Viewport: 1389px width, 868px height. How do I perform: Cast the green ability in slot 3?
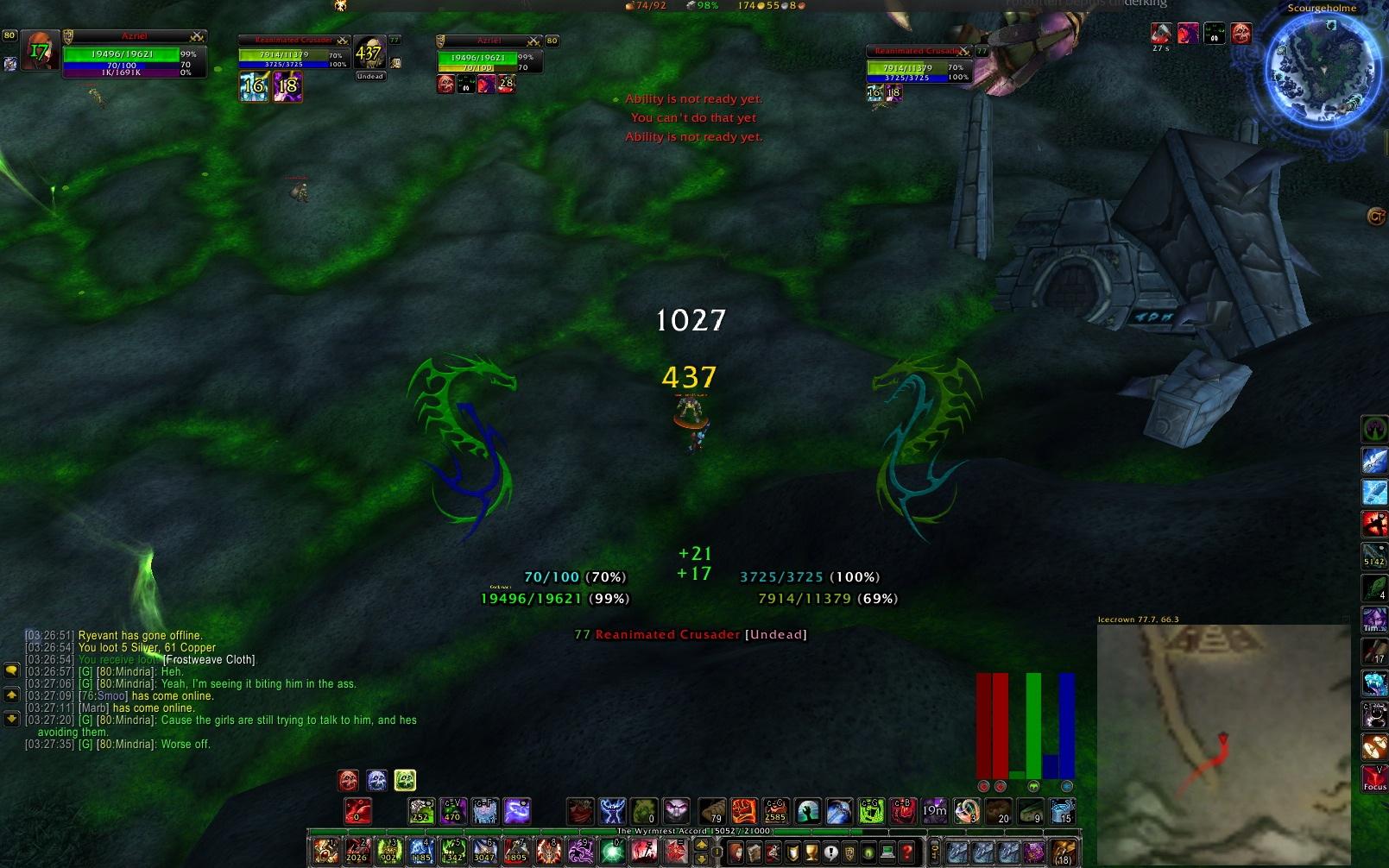388,852
